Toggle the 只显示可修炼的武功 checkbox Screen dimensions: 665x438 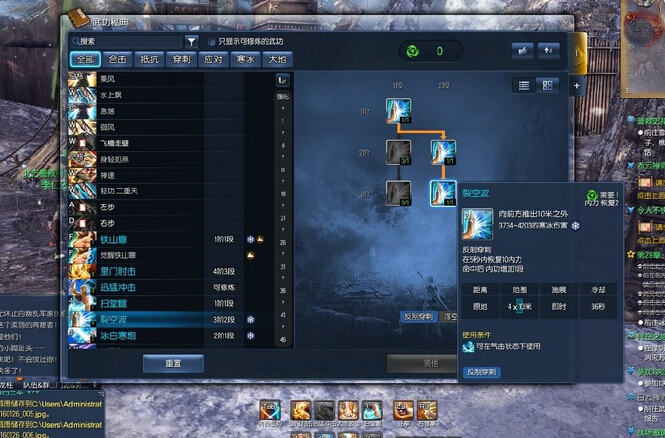click(211, 42)
